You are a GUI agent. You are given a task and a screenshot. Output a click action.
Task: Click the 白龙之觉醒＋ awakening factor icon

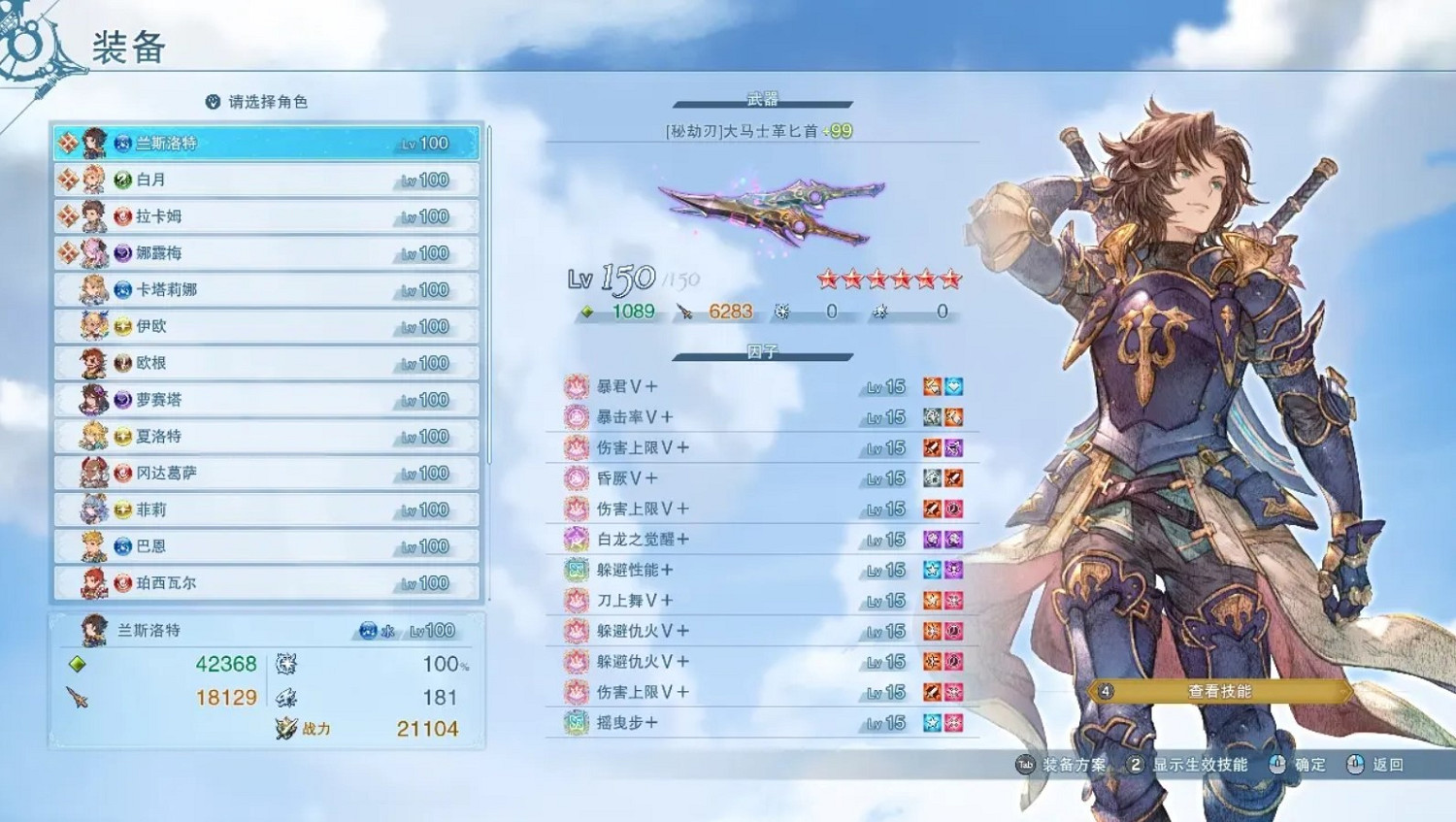(x=576, y=540)
